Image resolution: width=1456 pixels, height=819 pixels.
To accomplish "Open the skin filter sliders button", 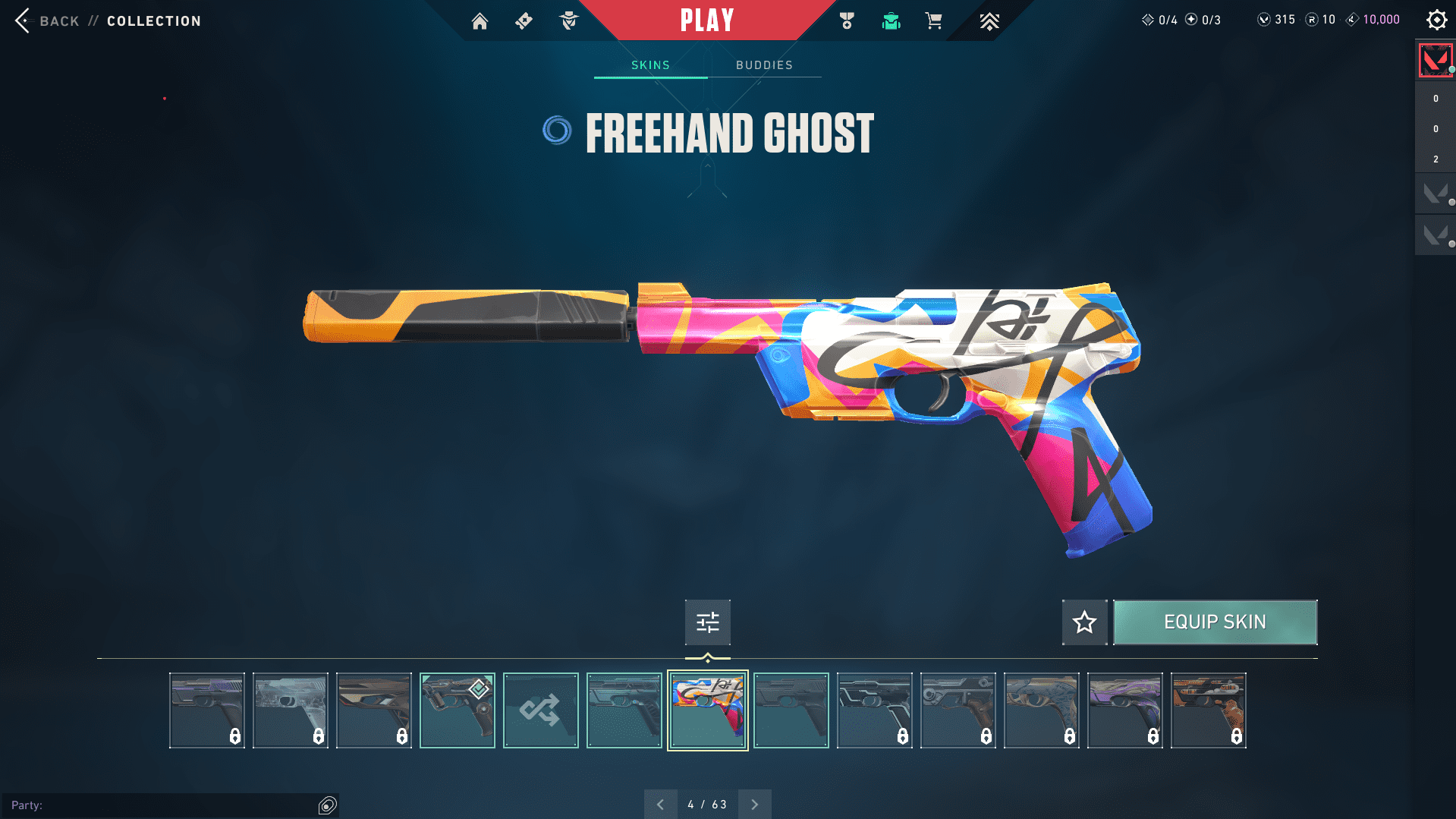I will pos(707,622).
